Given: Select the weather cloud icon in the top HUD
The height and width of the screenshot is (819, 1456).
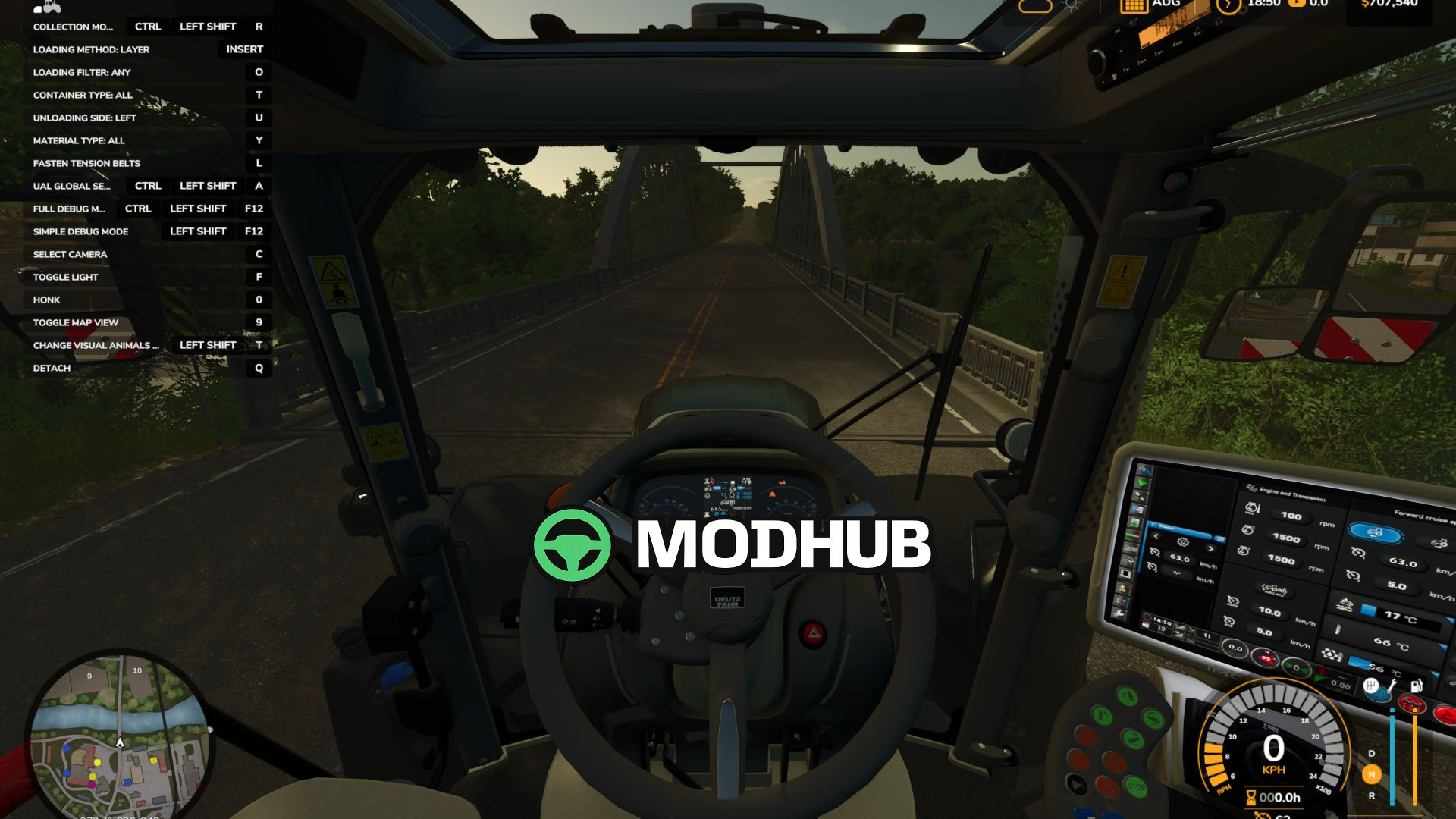Looking at the screenshot, I should pos(1034,8).
